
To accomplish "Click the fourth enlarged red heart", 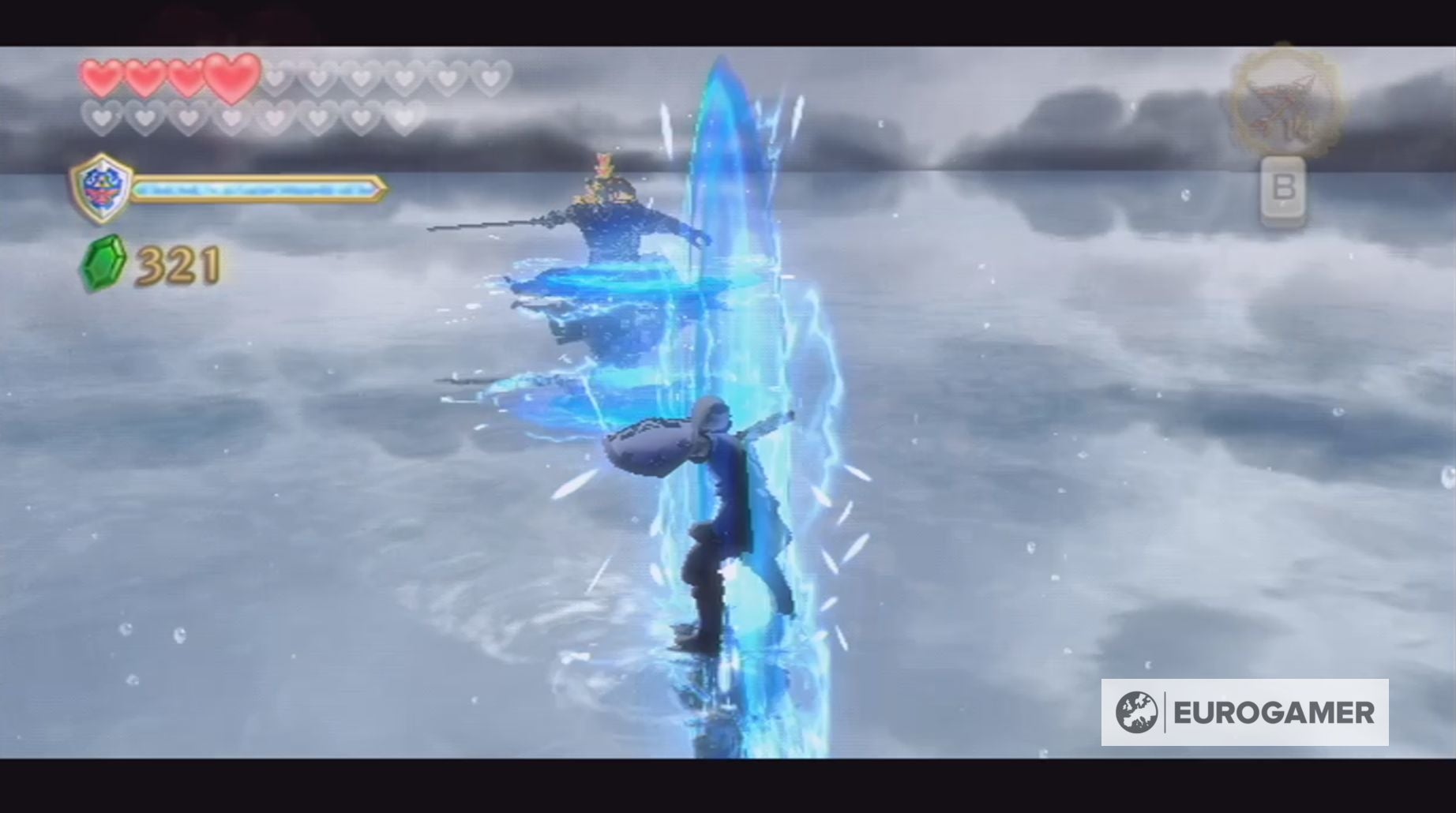I will (229, 79).
